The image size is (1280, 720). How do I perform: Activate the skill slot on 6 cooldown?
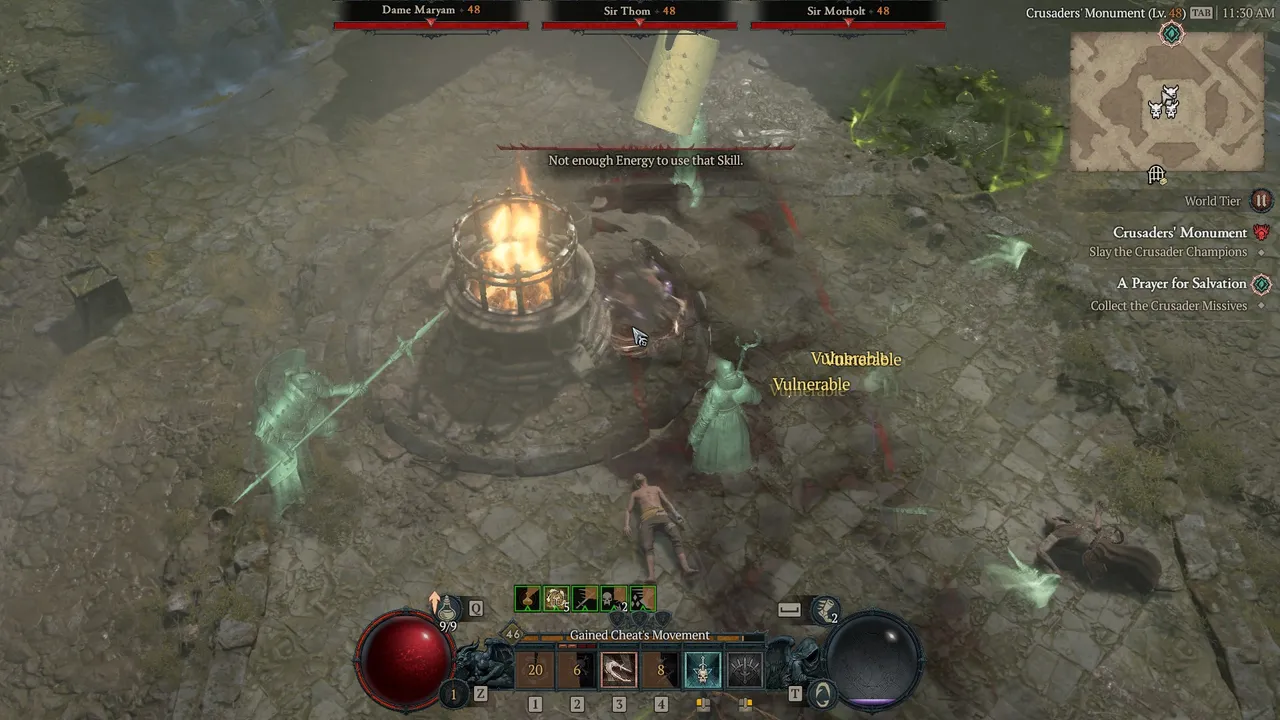coord(577,670)
